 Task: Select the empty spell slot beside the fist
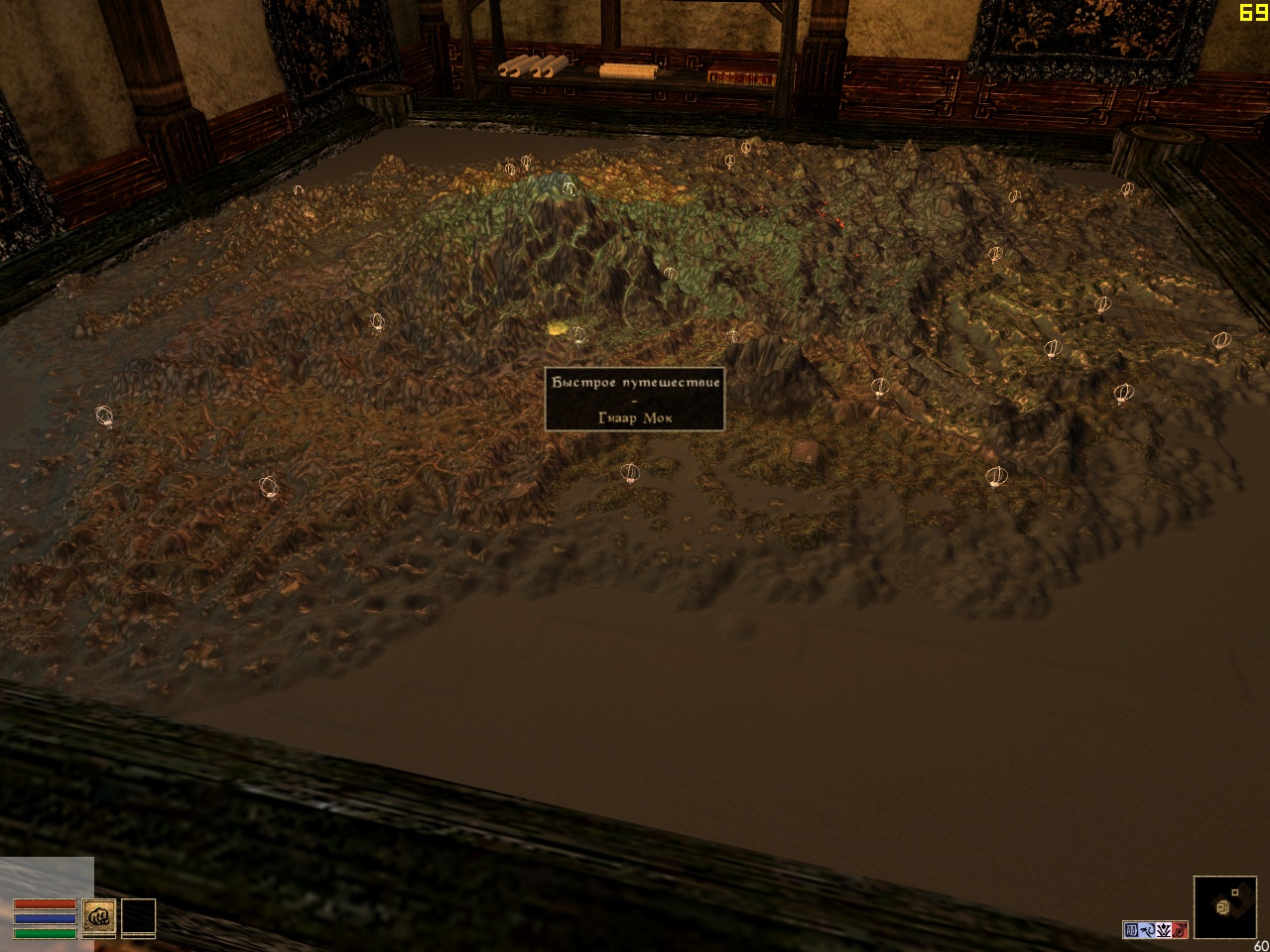(139, 917)
